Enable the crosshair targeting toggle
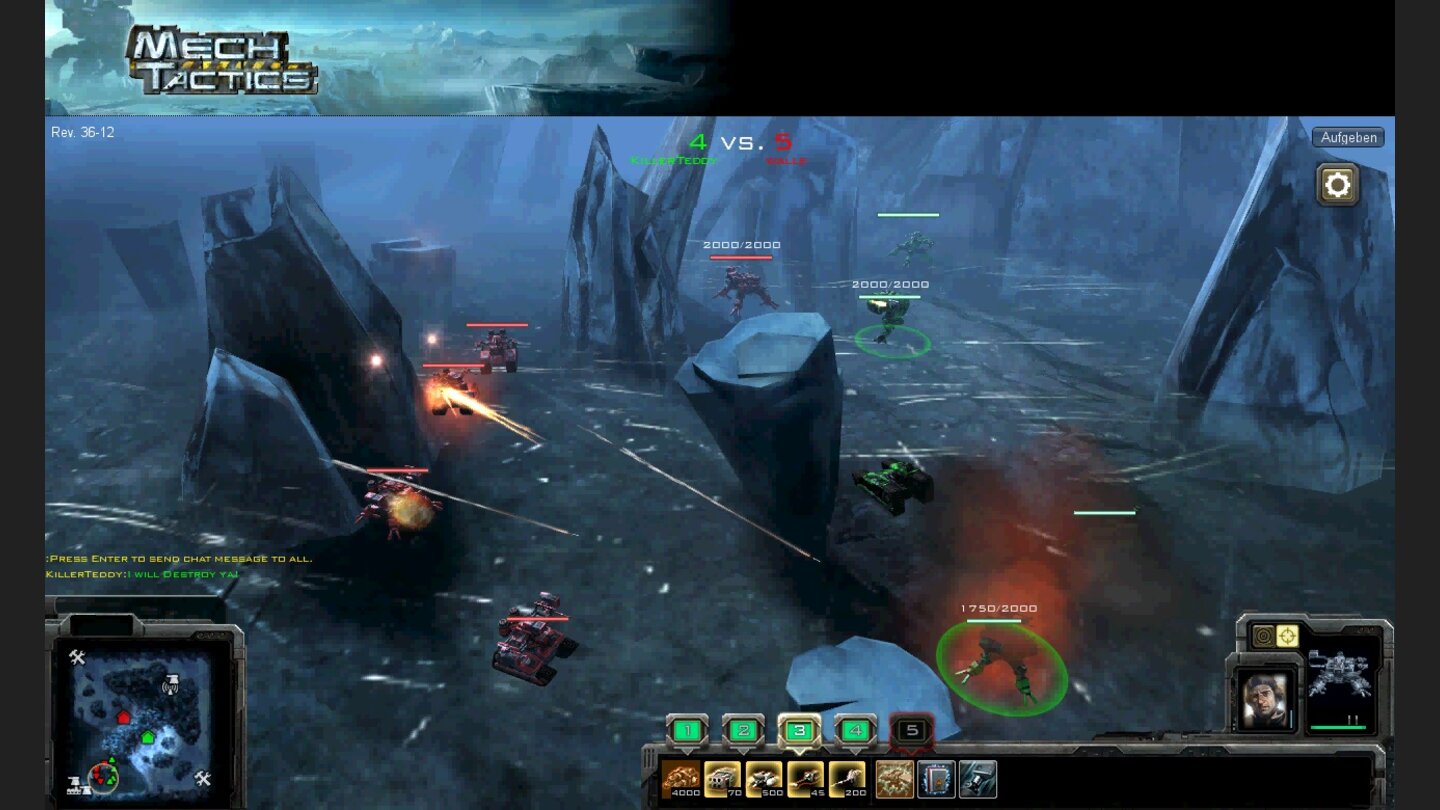 [1287, 636]
